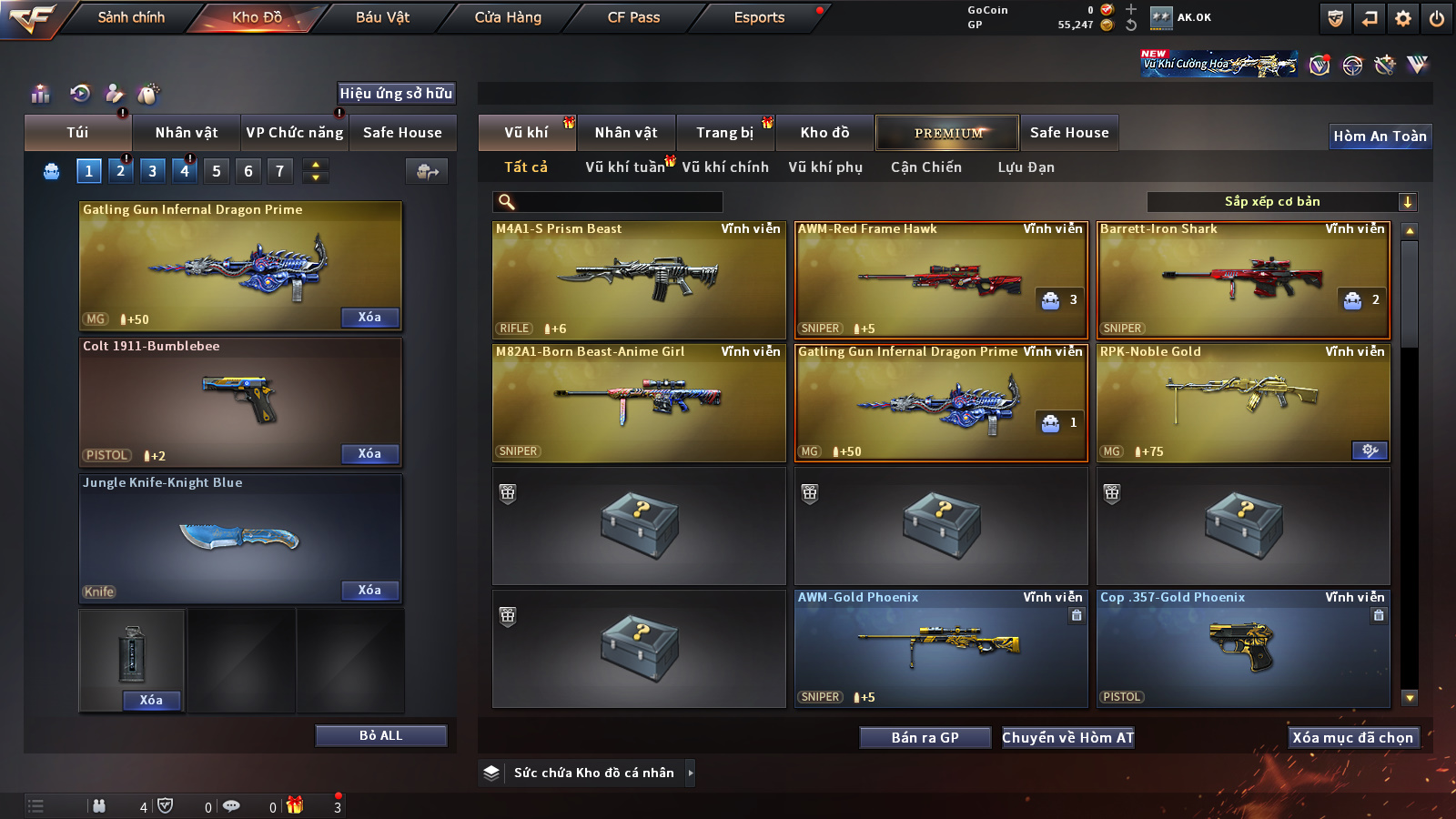
Task: Filter weapons by Vũ khí chính
Action: click(x=725, y=167)
